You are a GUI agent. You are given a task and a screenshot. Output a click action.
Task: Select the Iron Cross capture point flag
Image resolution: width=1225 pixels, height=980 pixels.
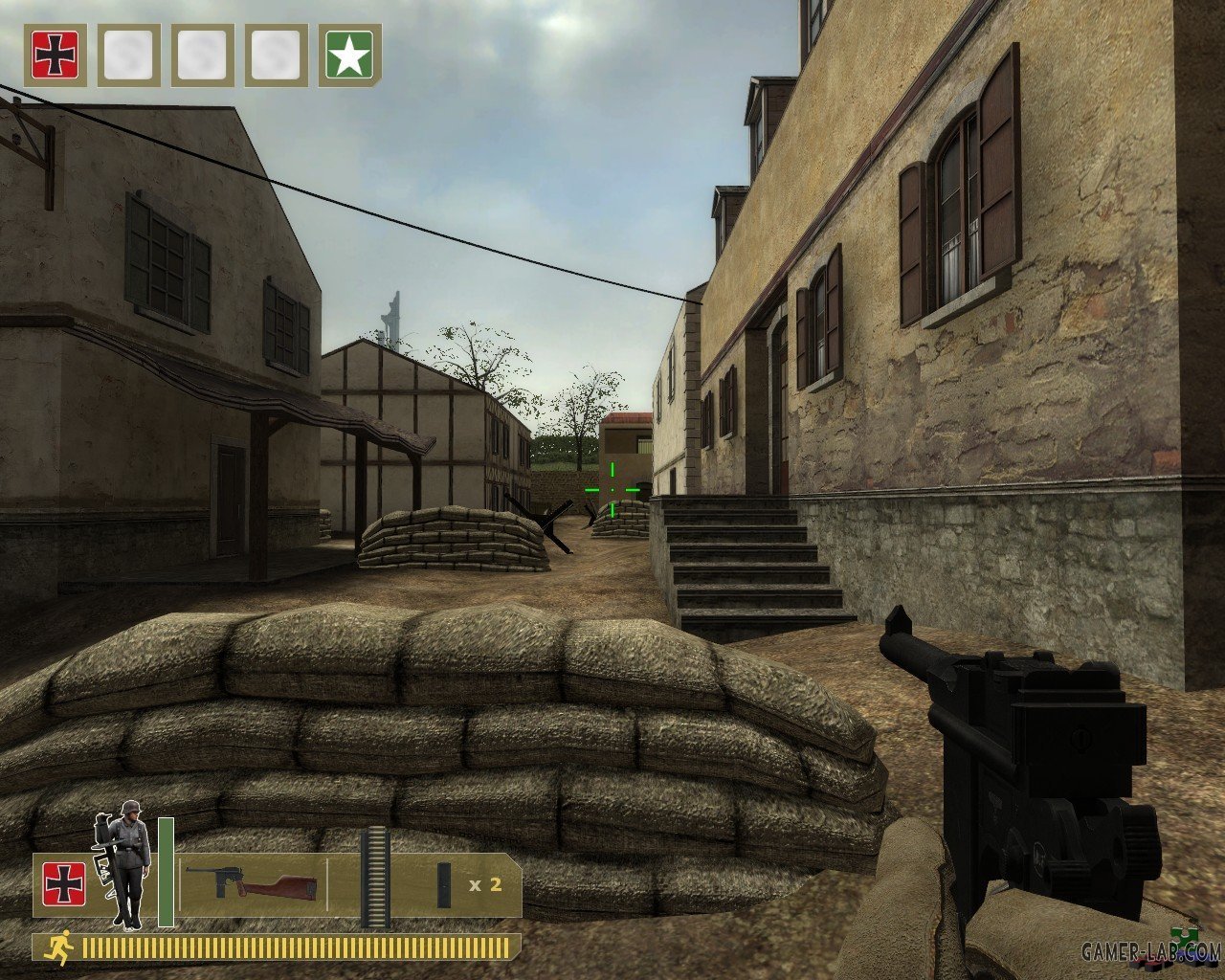point(55,55)
